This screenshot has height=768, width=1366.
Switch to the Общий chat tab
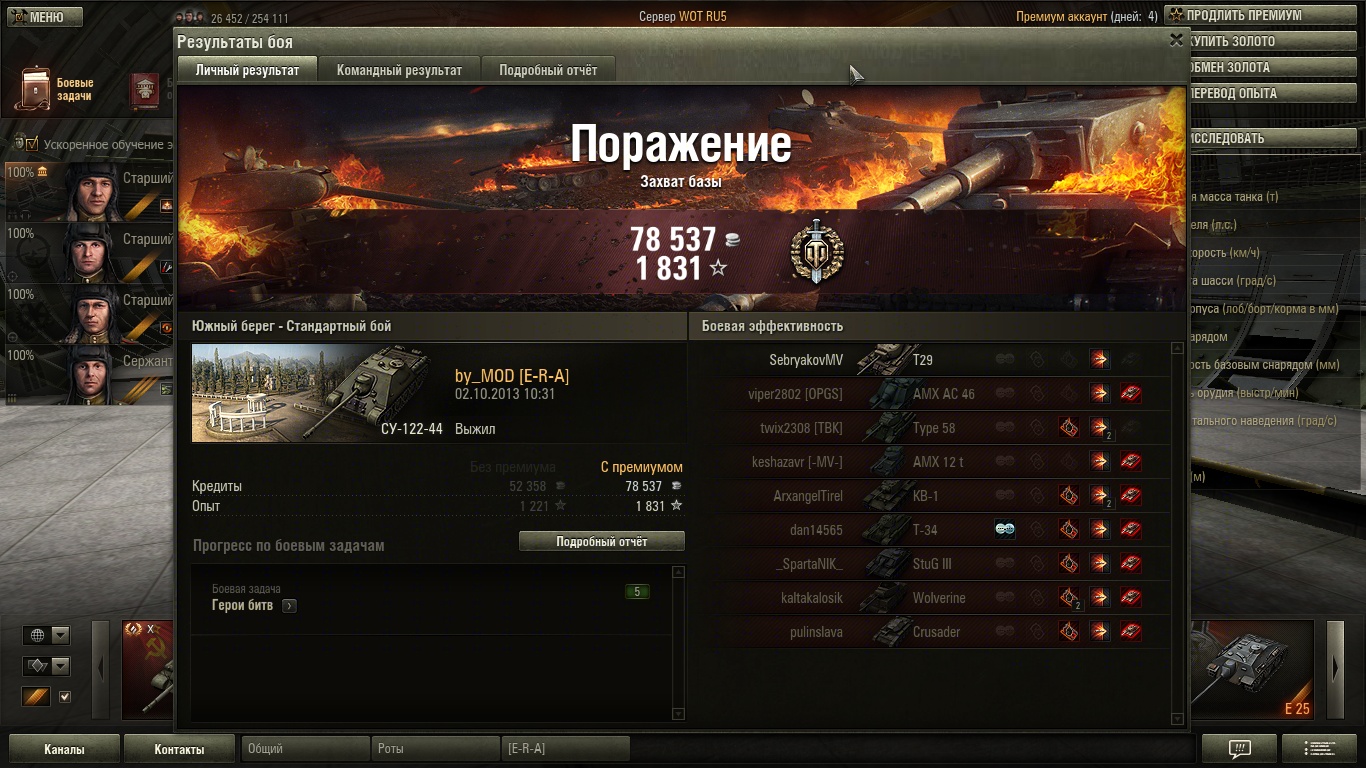[x=305, y=749]
